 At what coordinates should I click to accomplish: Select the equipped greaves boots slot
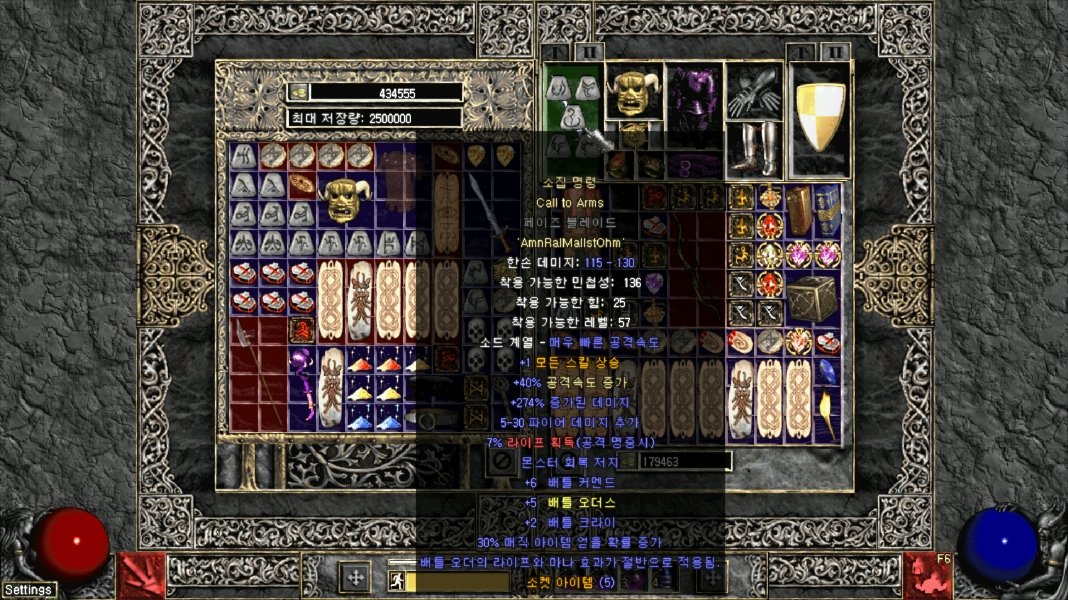(x=754, y=147)
